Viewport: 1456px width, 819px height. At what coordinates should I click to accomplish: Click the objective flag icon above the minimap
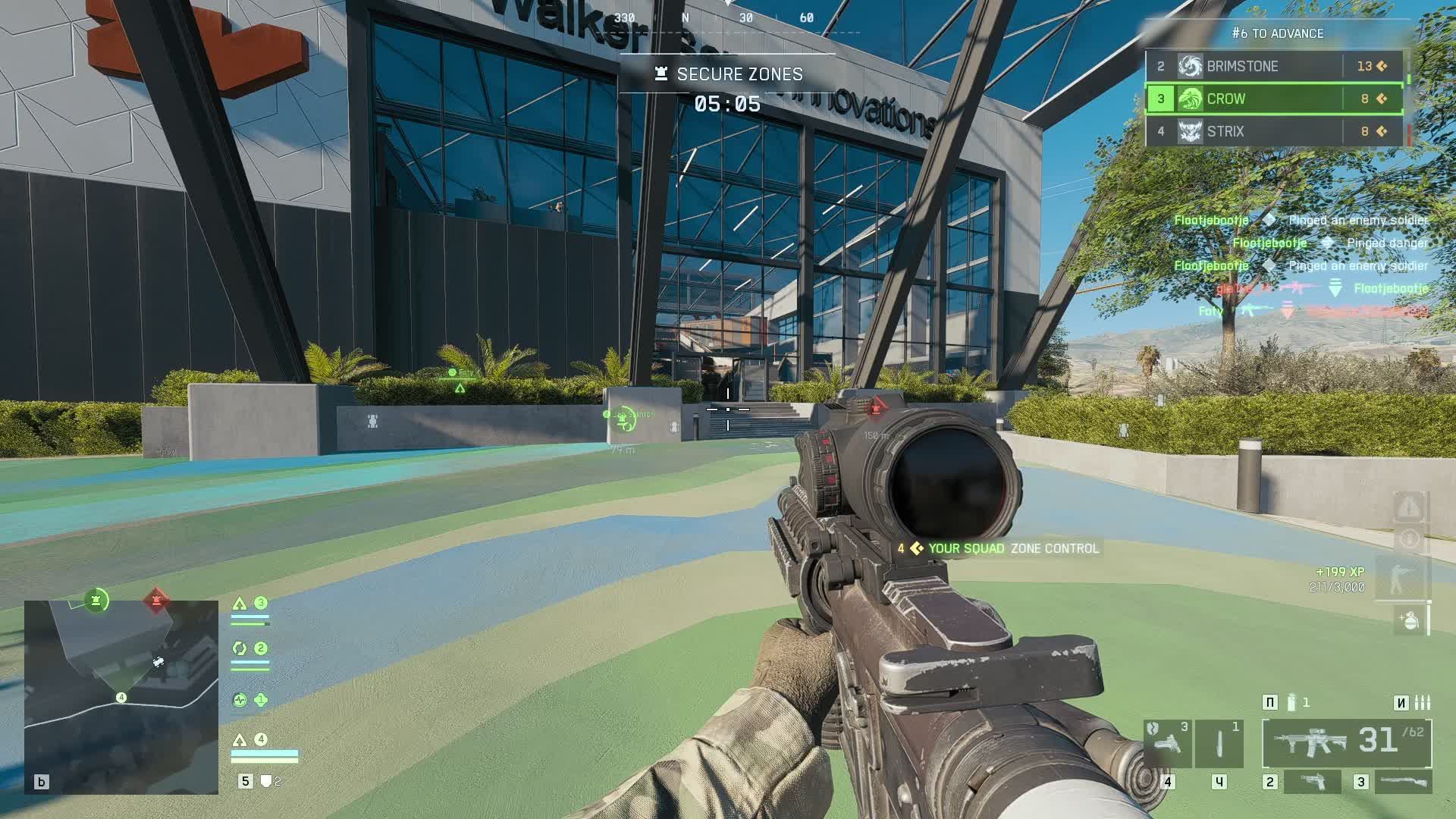click(95, 599)
